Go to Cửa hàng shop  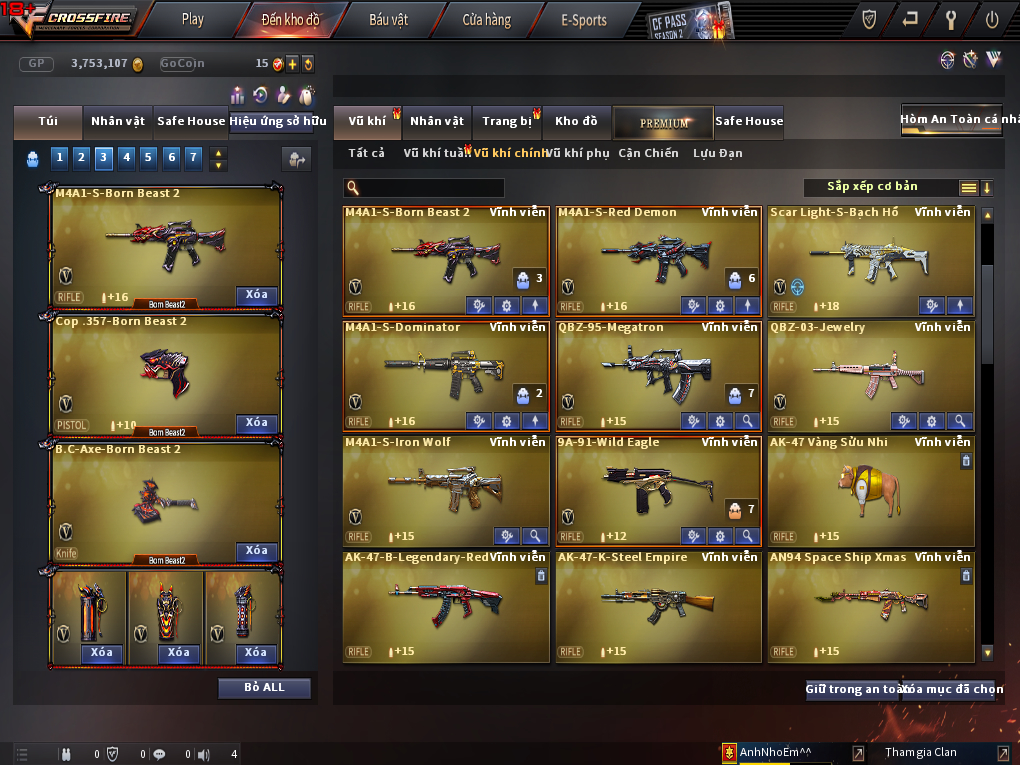[x=486, y=19]
